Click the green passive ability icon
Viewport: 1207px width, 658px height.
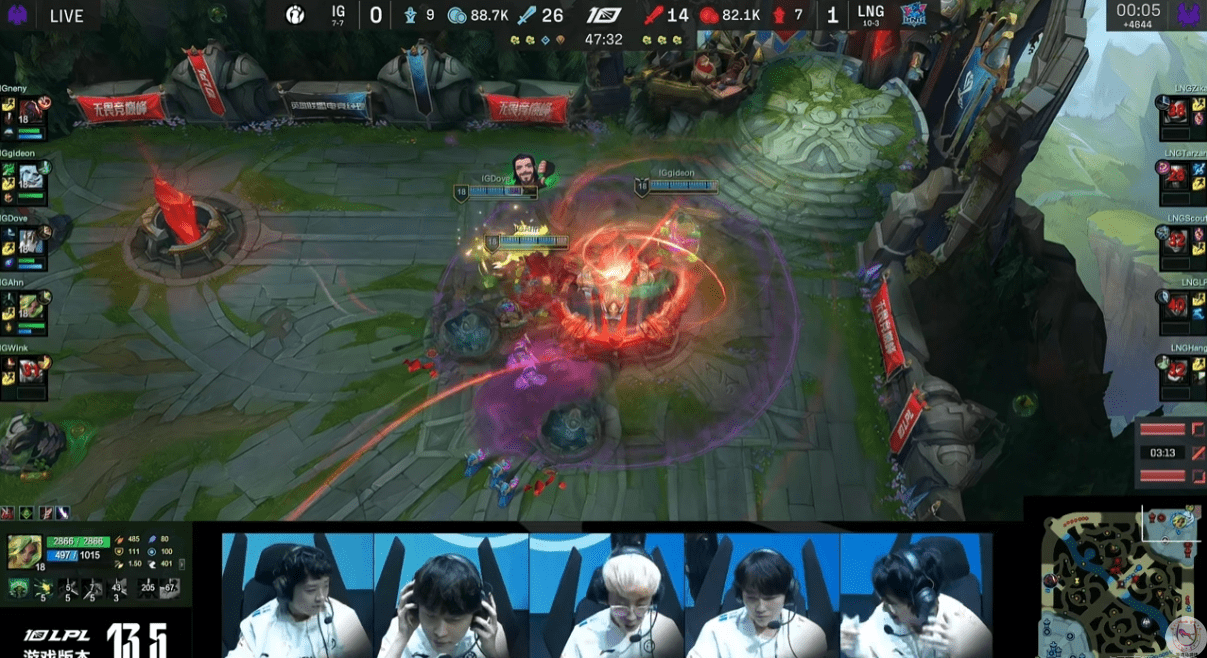[19, 589]
